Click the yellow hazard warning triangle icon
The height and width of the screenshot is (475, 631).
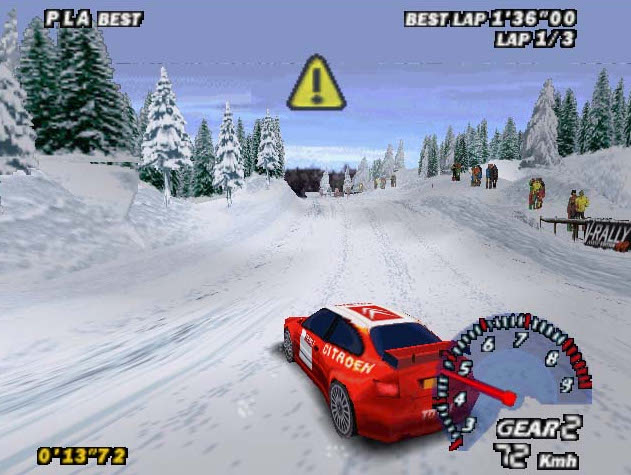point(316,84)
